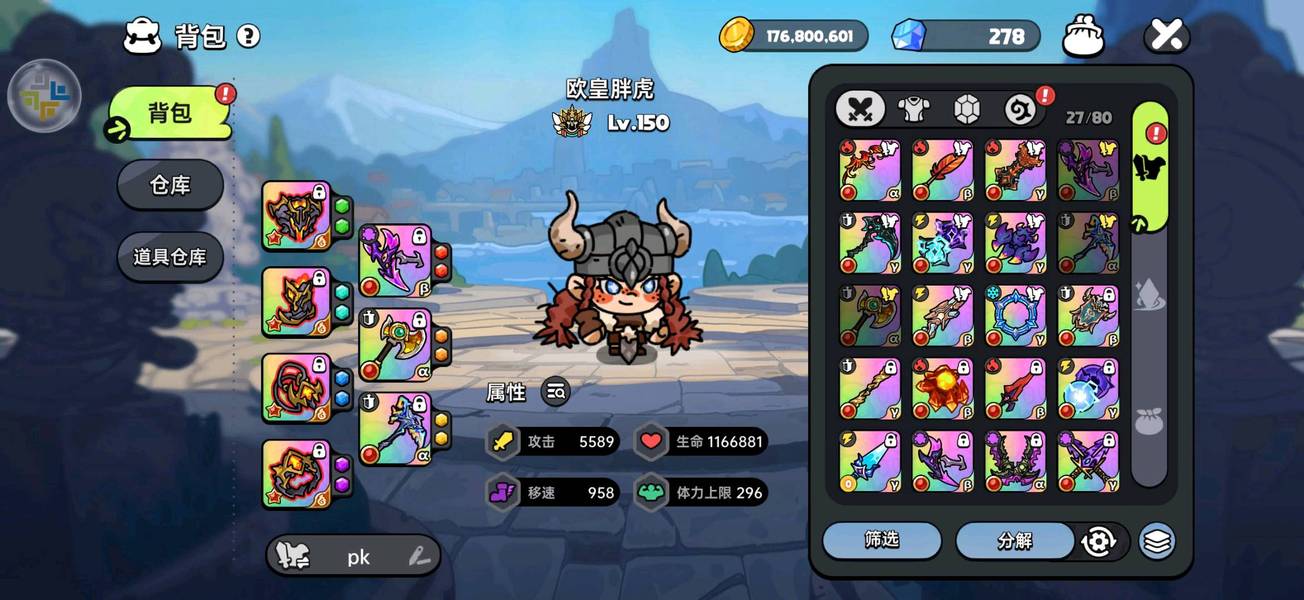1304x600 pixels.
Task: Switch to 道具仓库 item storage
Action: [x=170, y=256]
